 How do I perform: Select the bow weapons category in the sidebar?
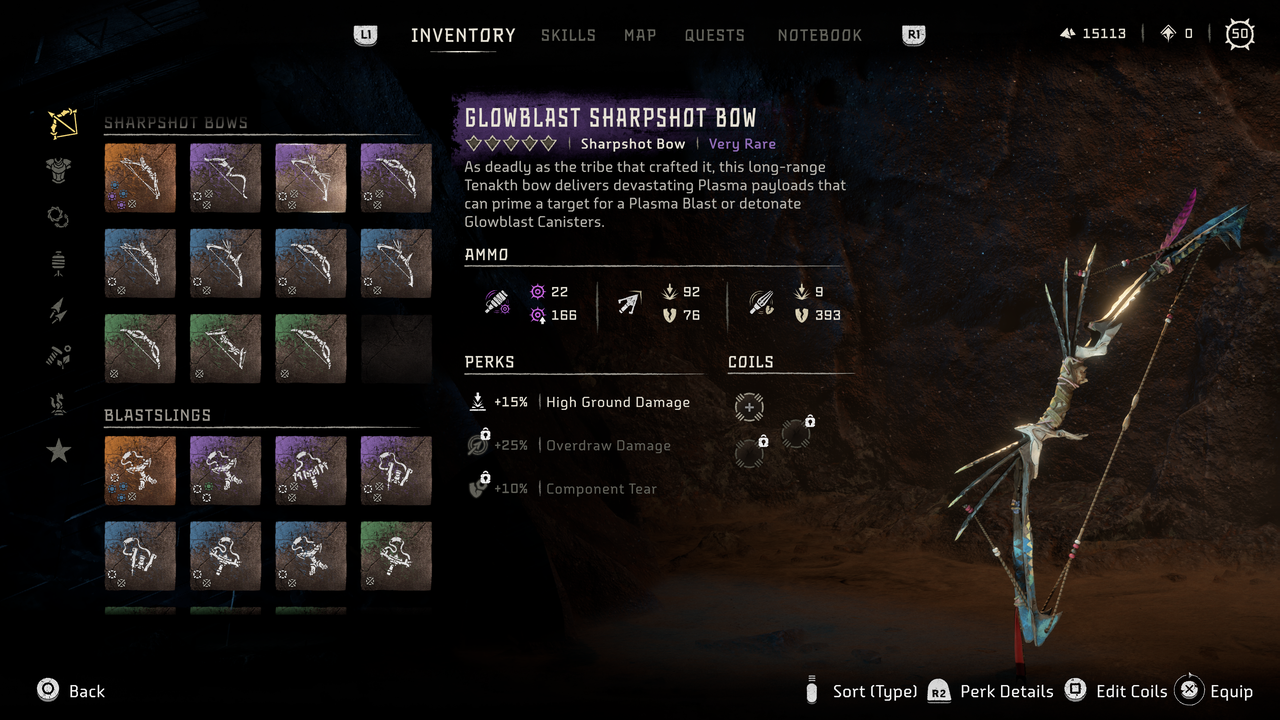(58, 122)
